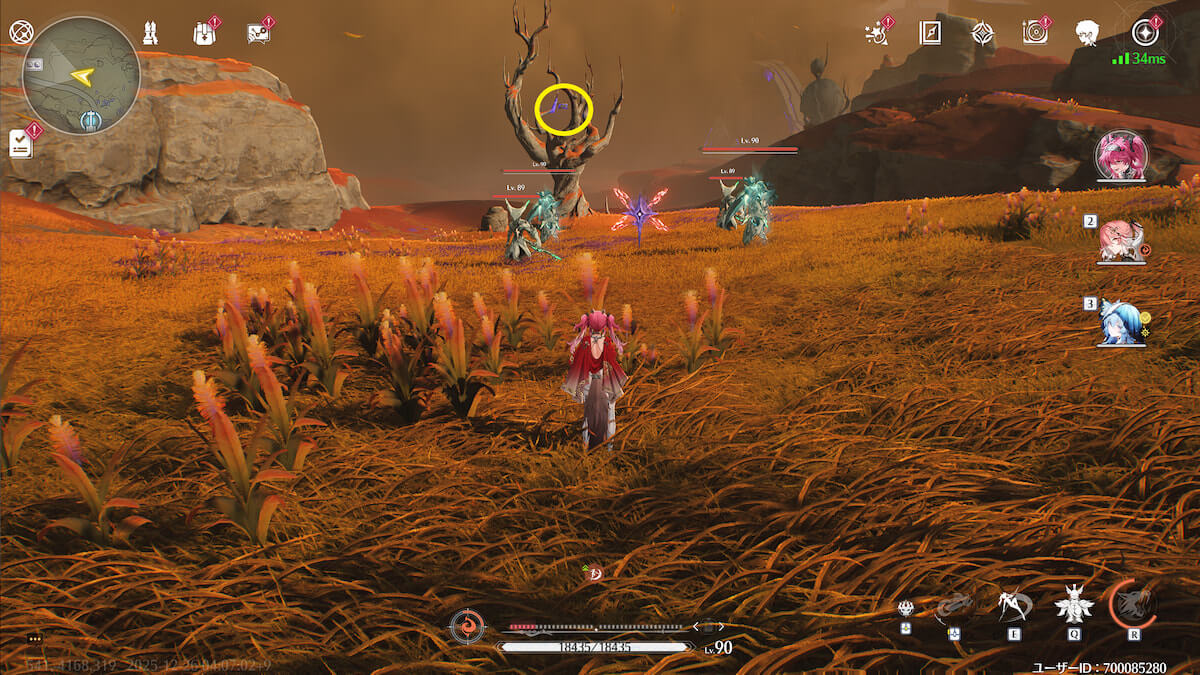The width and height of the screenshot is (1200, 675).
Task: Open the globe icon beside the minimap
Action: pos(21,32)
